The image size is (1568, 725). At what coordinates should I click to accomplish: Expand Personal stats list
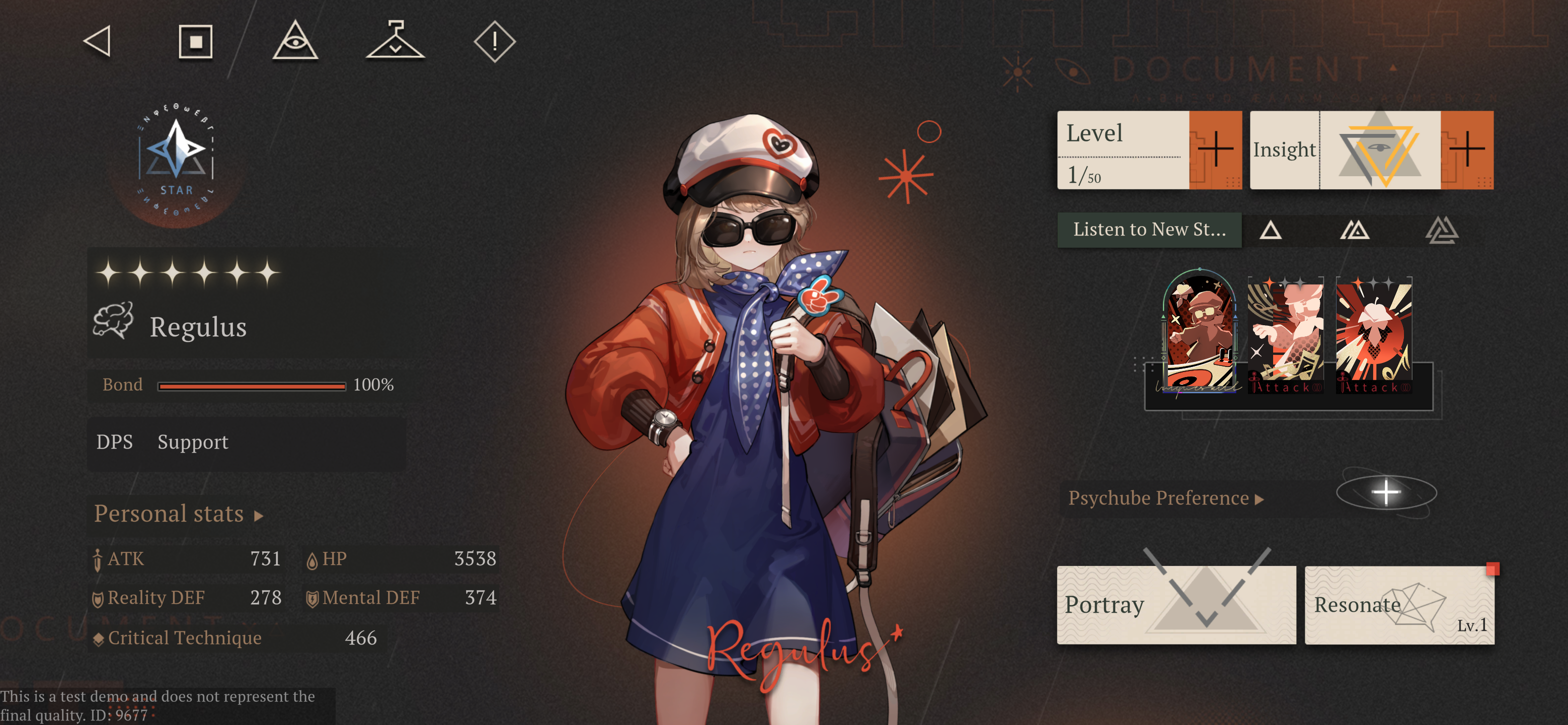click(178, 514)
